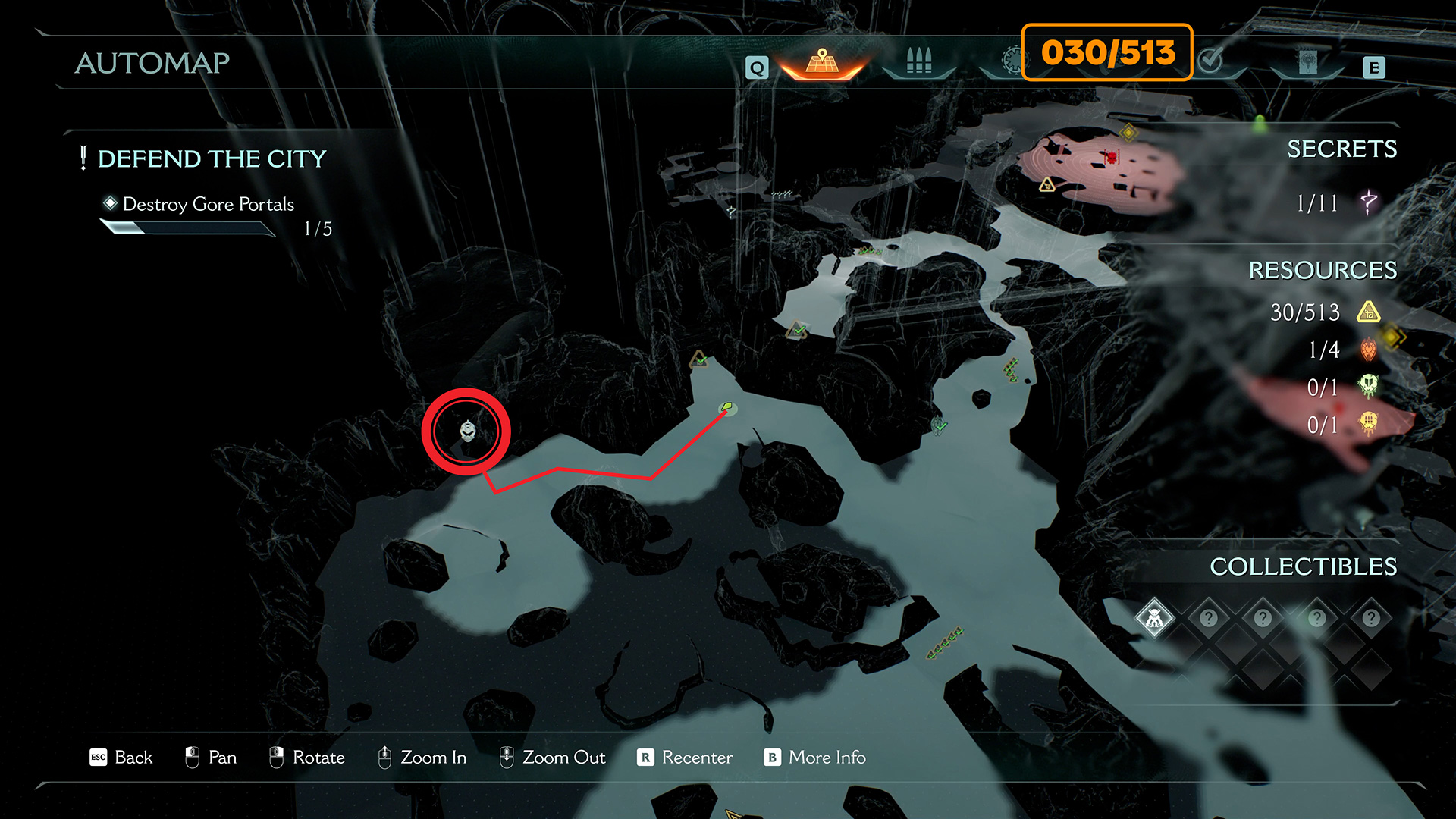Open the checkmark challenges tab
This screenshot has width=1456, height=819.
click(x=1211, y=61)
